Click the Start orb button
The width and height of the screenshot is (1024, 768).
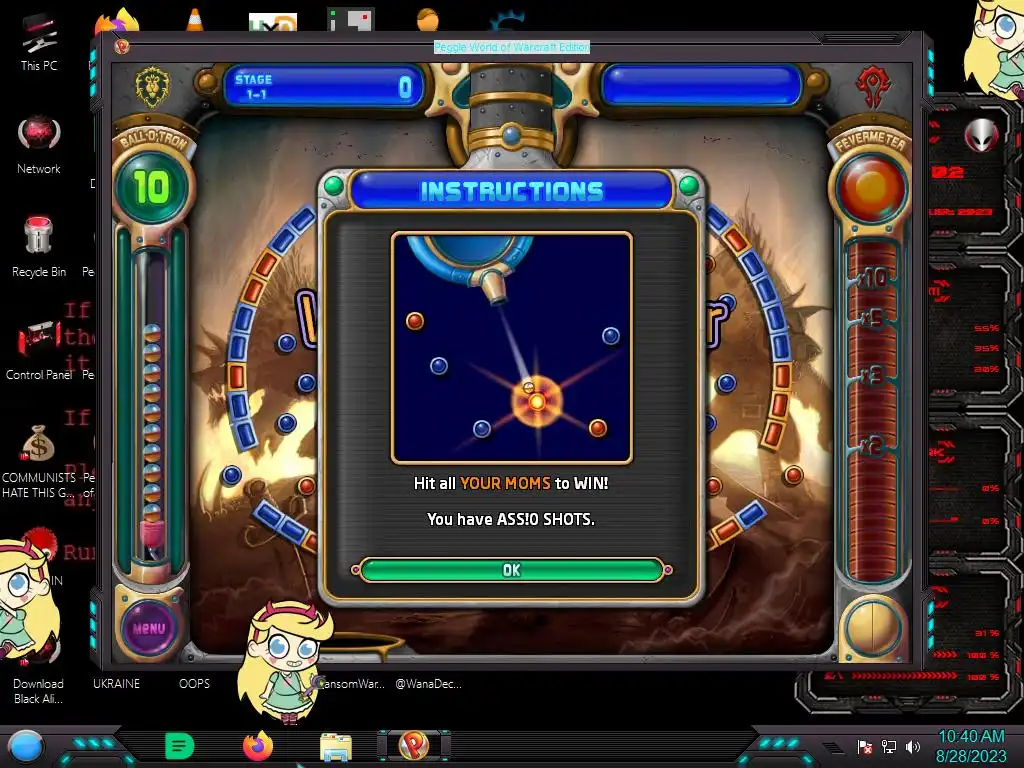26,746
